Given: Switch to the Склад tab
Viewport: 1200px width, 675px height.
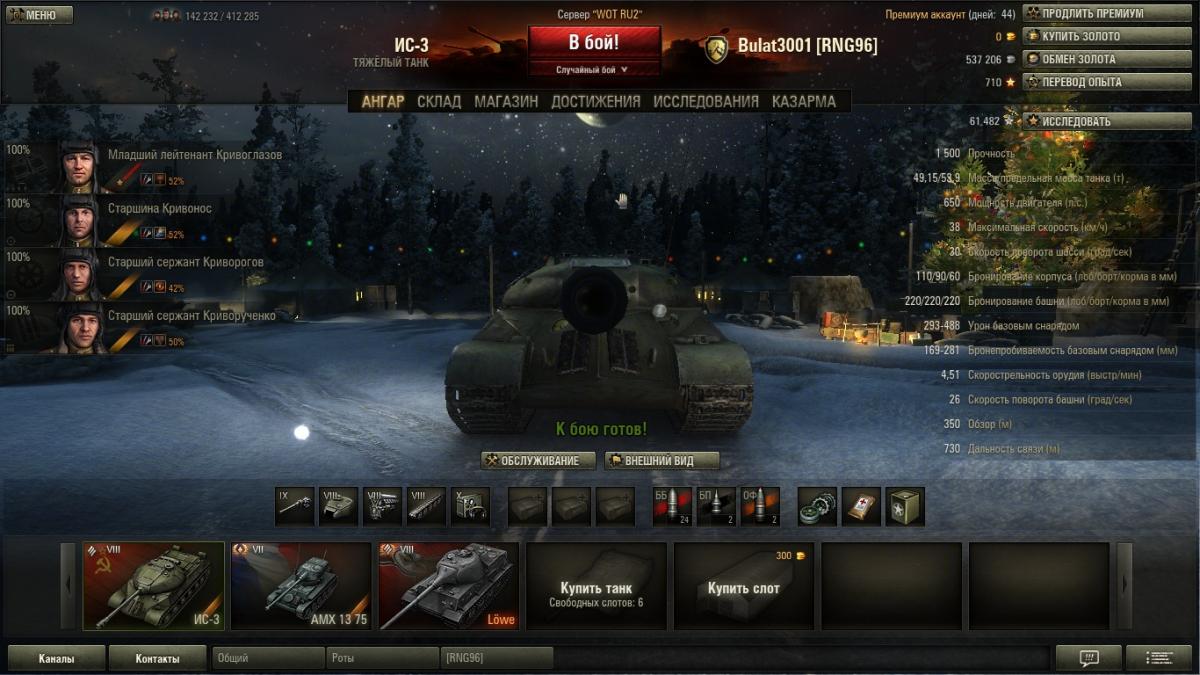Looking at the screenshot, I should 439,101.
